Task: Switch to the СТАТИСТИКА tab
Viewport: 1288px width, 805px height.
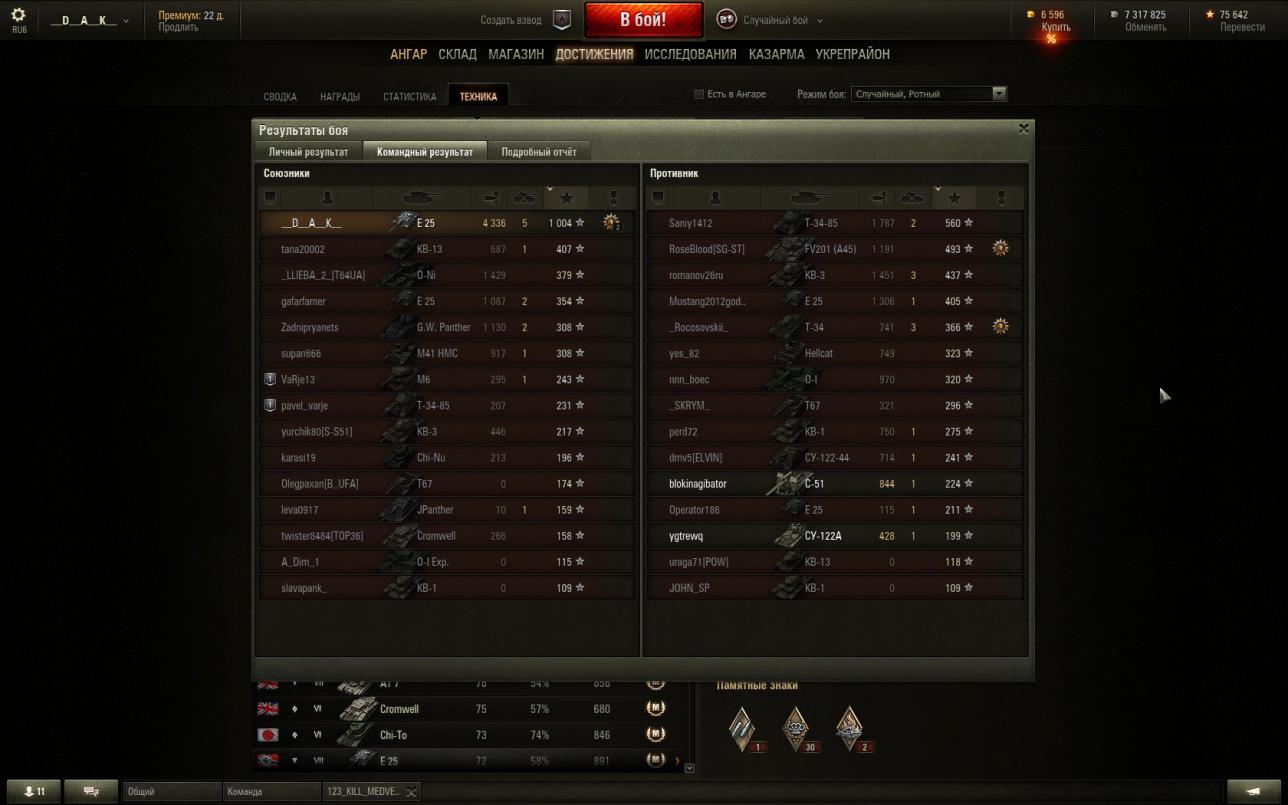Action: 409,97
